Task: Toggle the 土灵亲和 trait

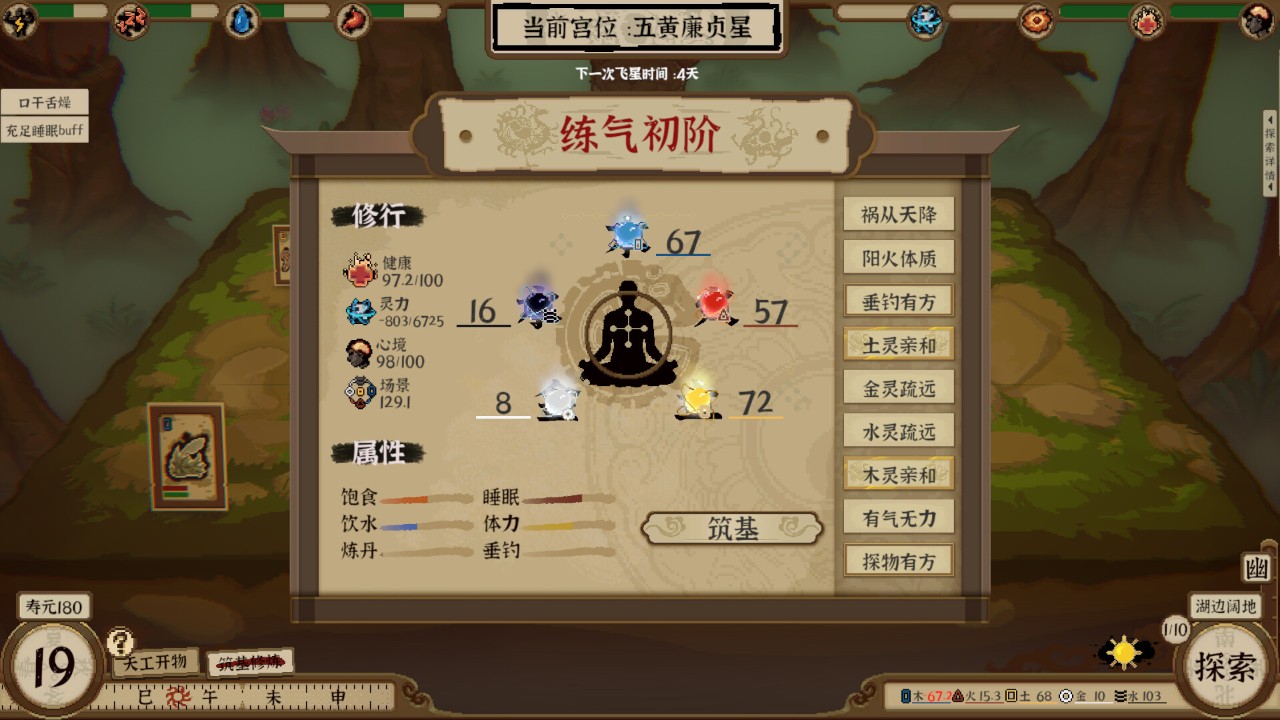Action: (897, 343)
